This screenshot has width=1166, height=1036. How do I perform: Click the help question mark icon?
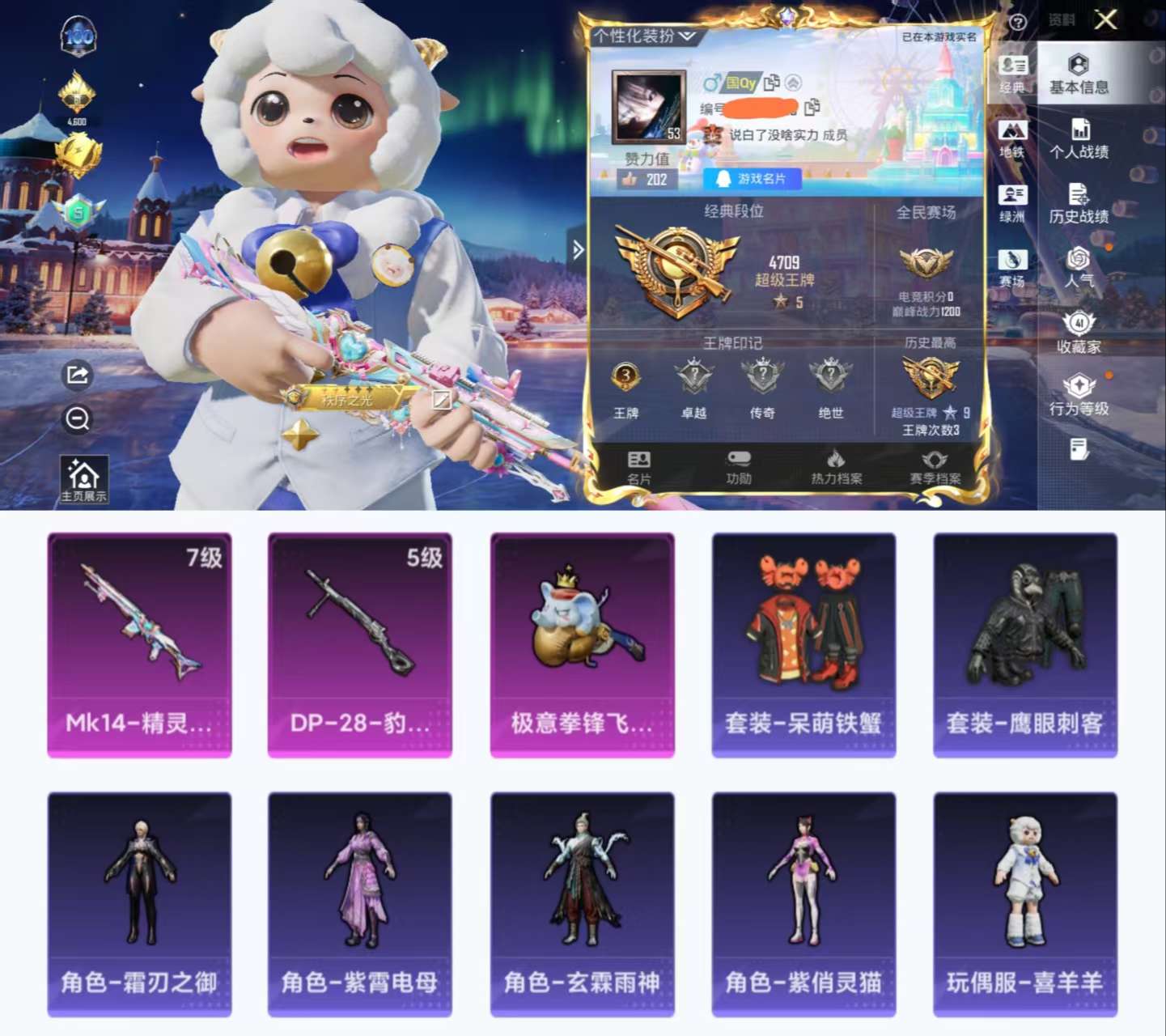tap(1018, 22)
